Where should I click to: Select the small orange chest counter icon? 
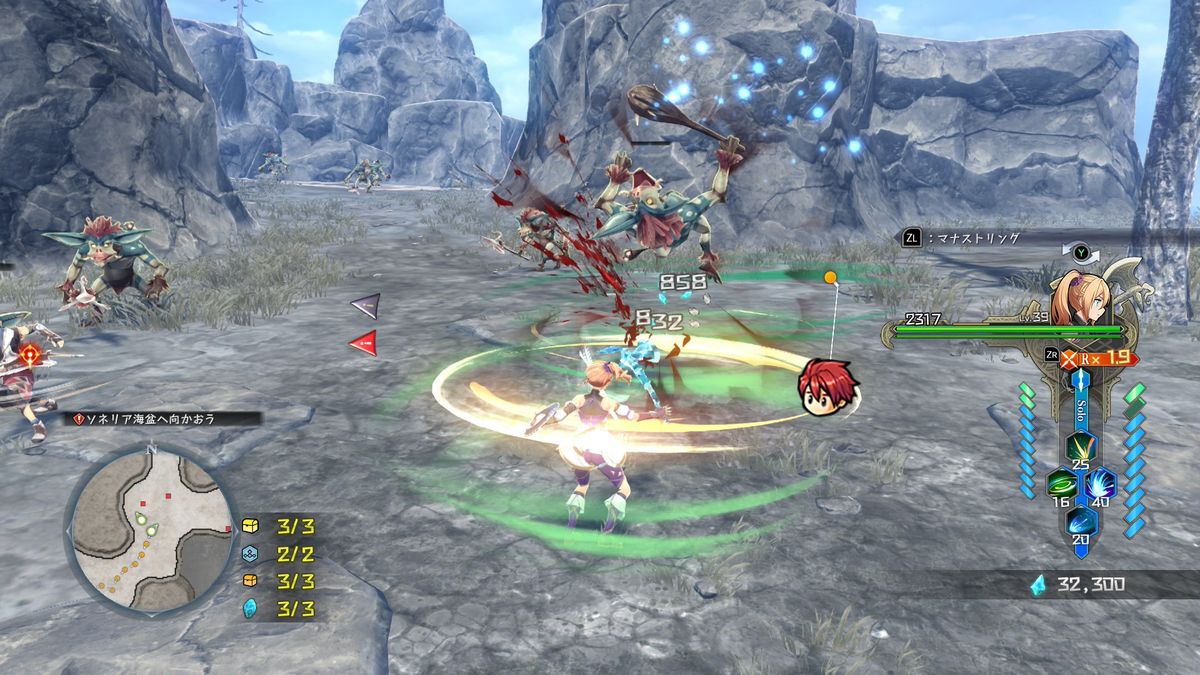251,580
